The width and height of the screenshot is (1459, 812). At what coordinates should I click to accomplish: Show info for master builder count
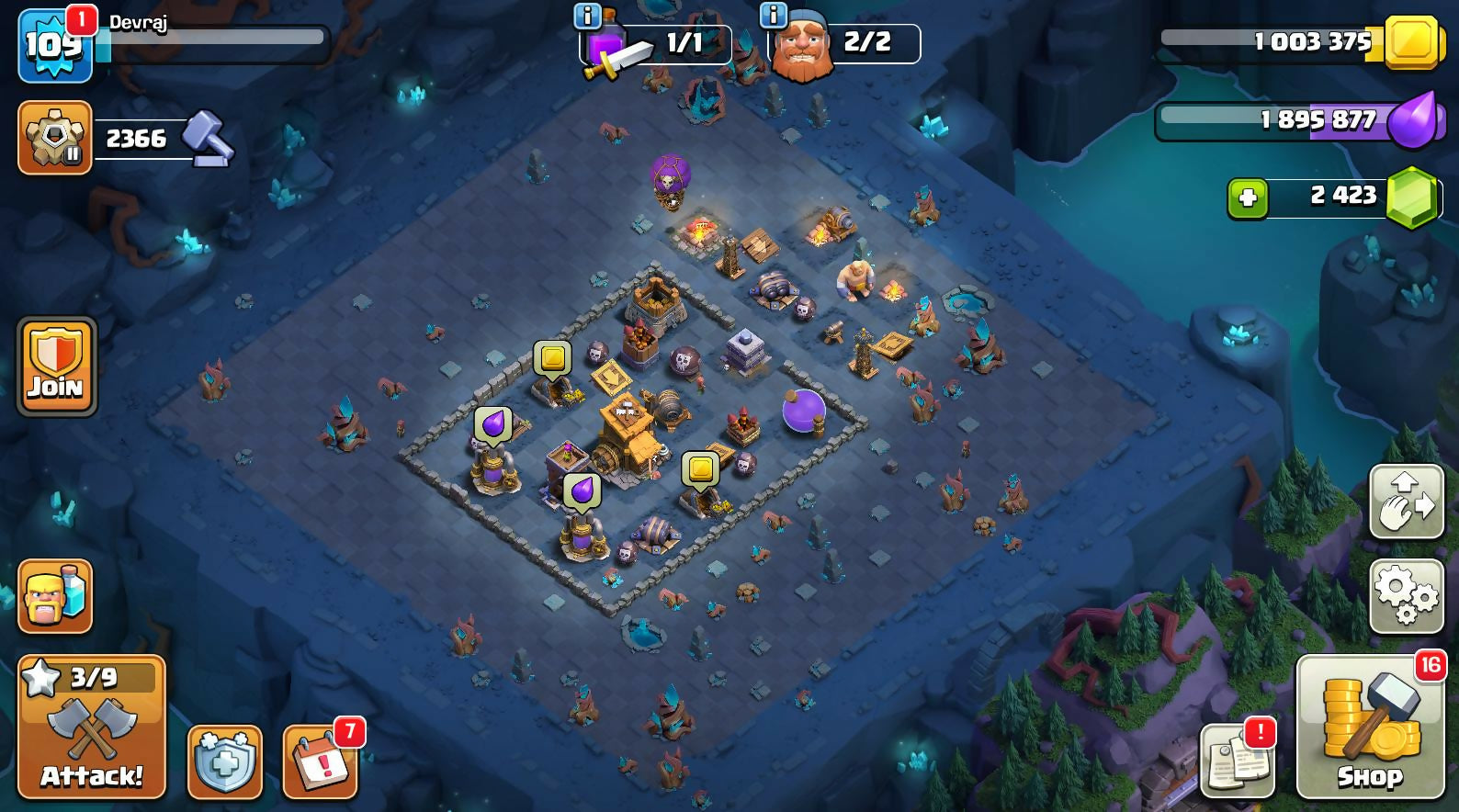774,16
